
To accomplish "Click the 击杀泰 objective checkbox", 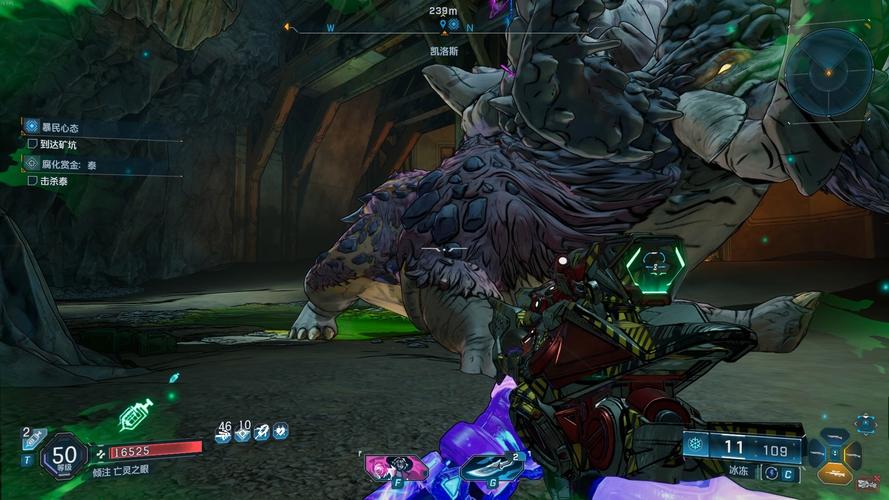I will pos(33,181).
